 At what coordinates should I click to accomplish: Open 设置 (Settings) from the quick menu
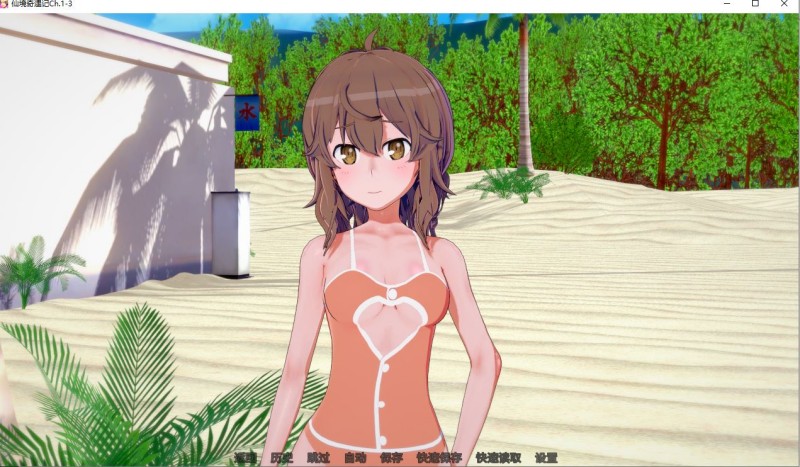546,458
